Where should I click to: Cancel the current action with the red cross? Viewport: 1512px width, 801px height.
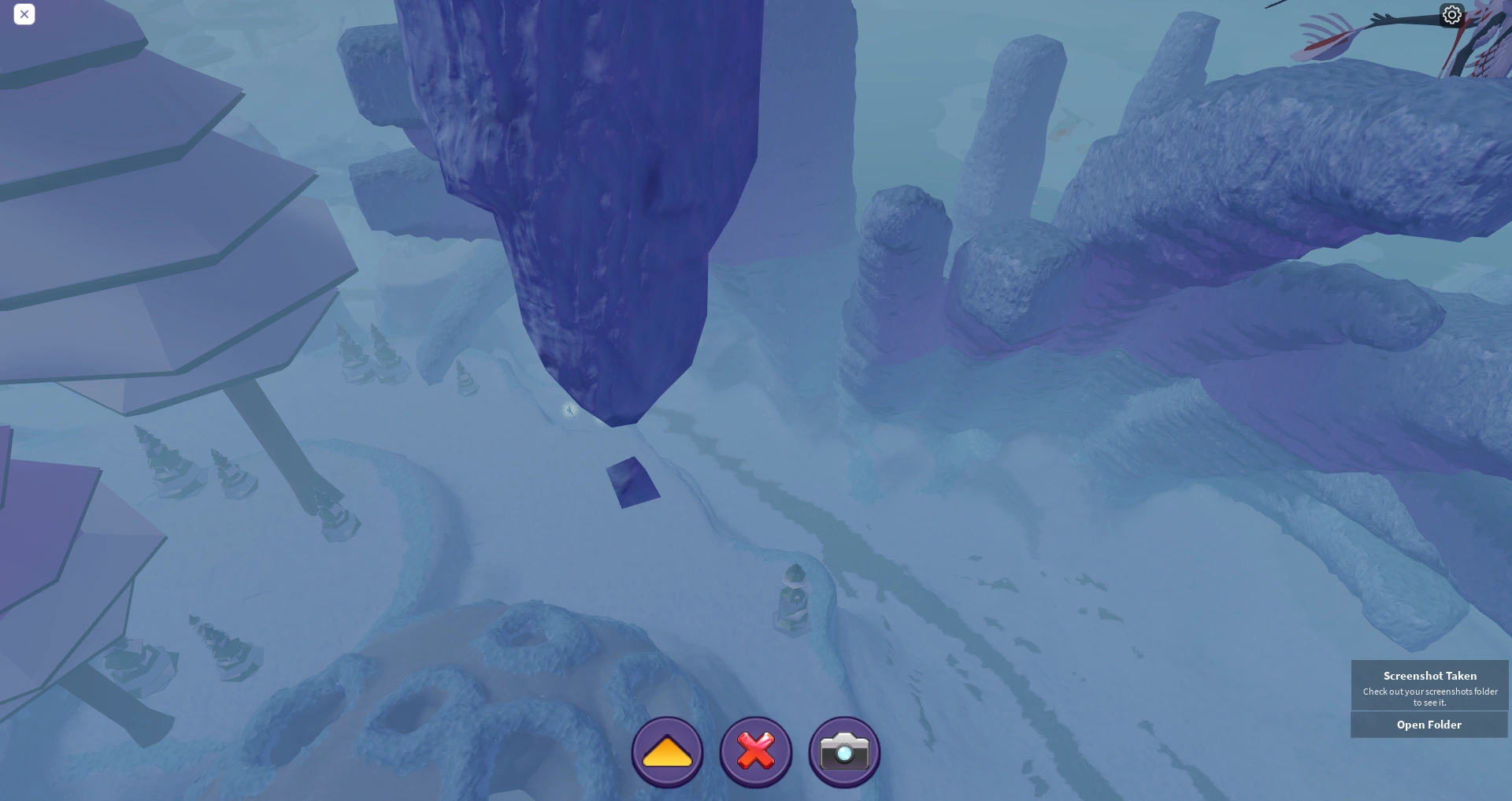pyautogui.click(x=755, y=751)
